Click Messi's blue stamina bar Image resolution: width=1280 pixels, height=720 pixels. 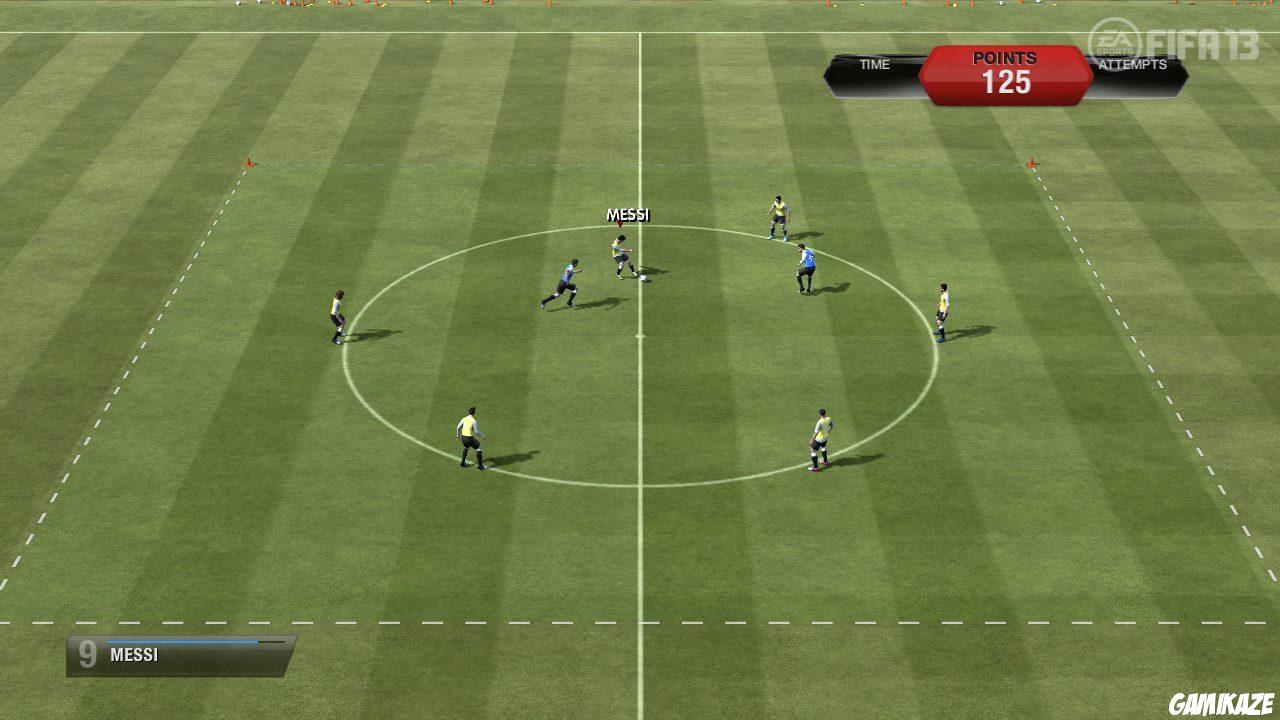(x=180, y=643)
